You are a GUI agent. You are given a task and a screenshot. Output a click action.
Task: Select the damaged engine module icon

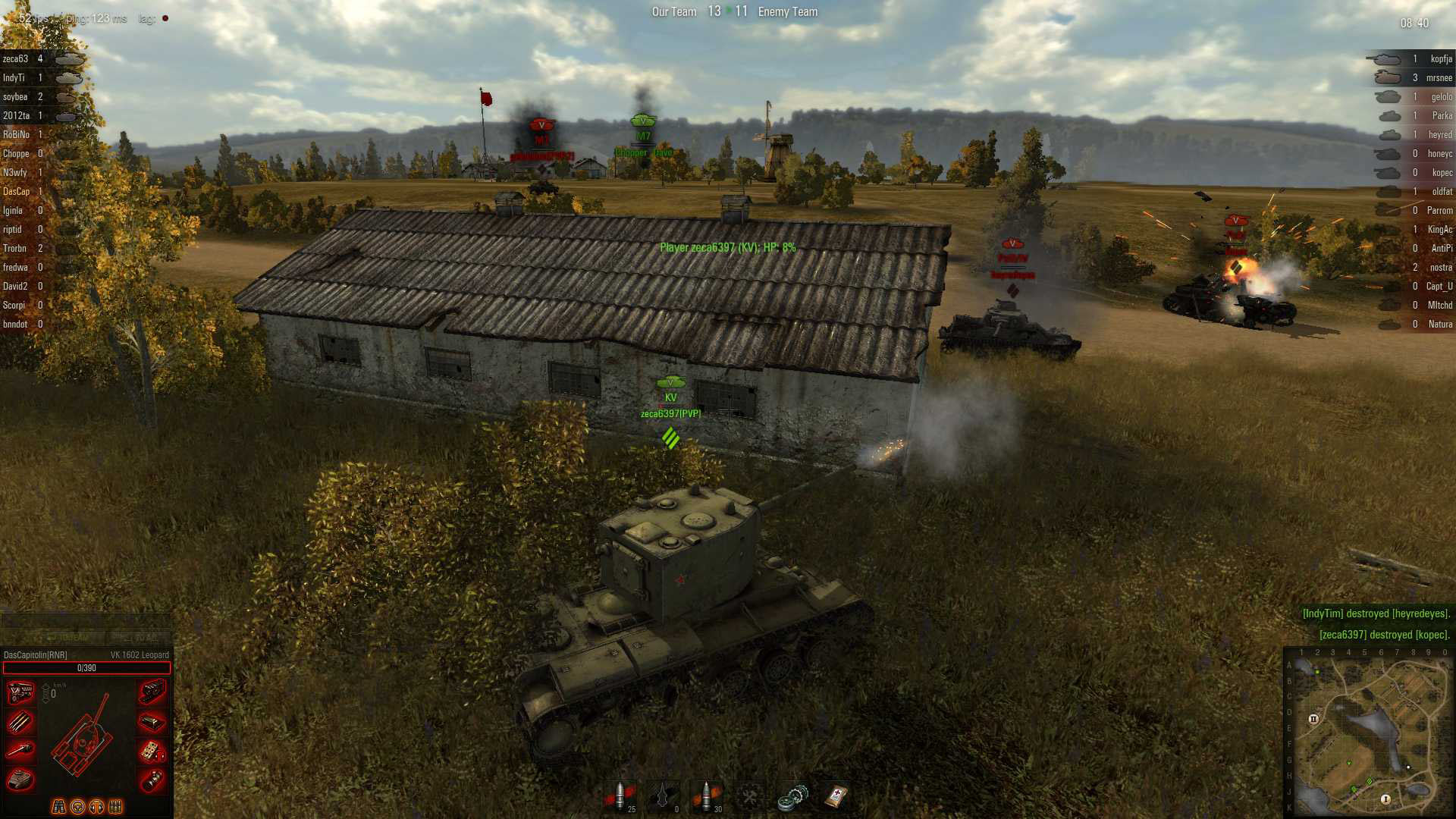tap(20, 692)
